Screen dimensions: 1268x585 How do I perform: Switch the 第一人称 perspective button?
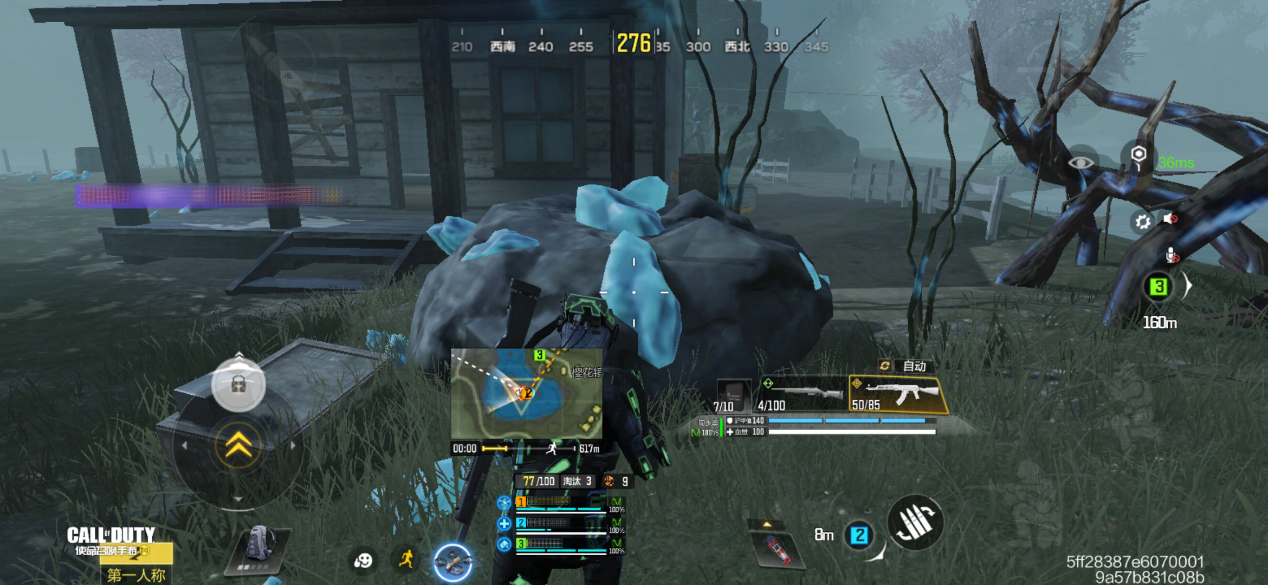[x=135, y=575]
